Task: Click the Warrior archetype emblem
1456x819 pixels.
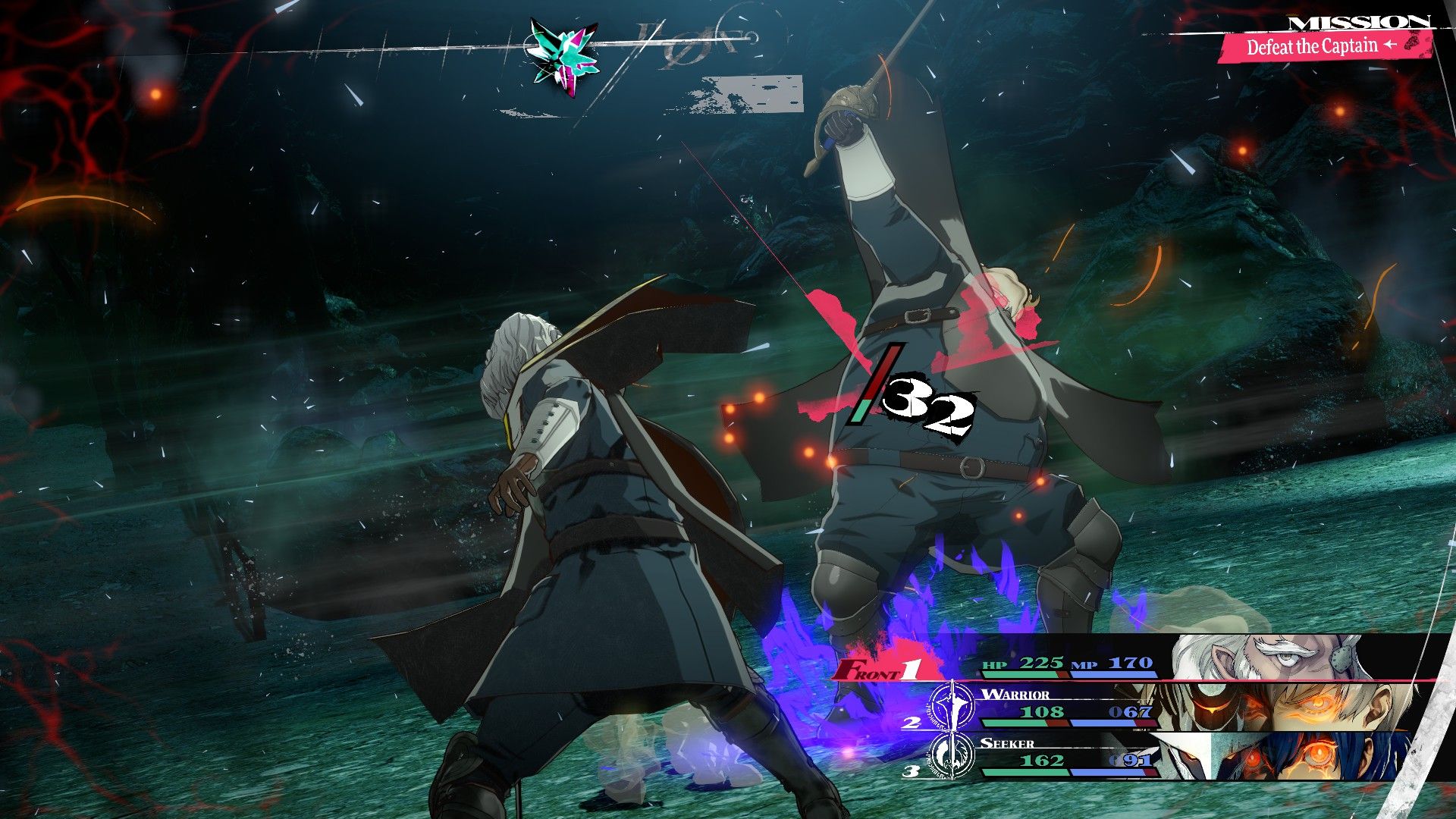Action: [x=952, y=705]
